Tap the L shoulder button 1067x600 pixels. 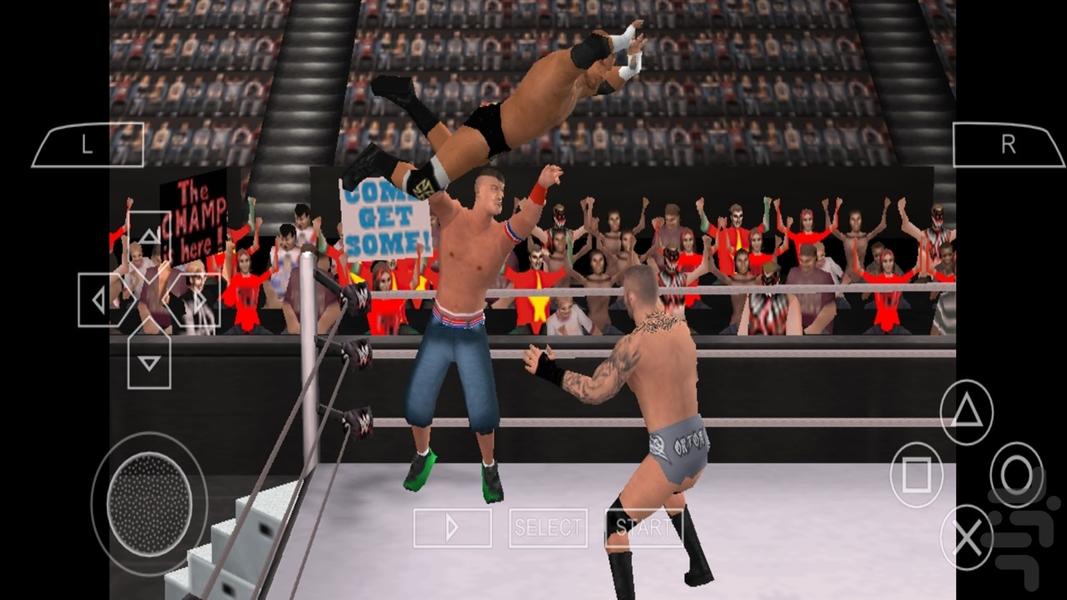coord(88,145)
